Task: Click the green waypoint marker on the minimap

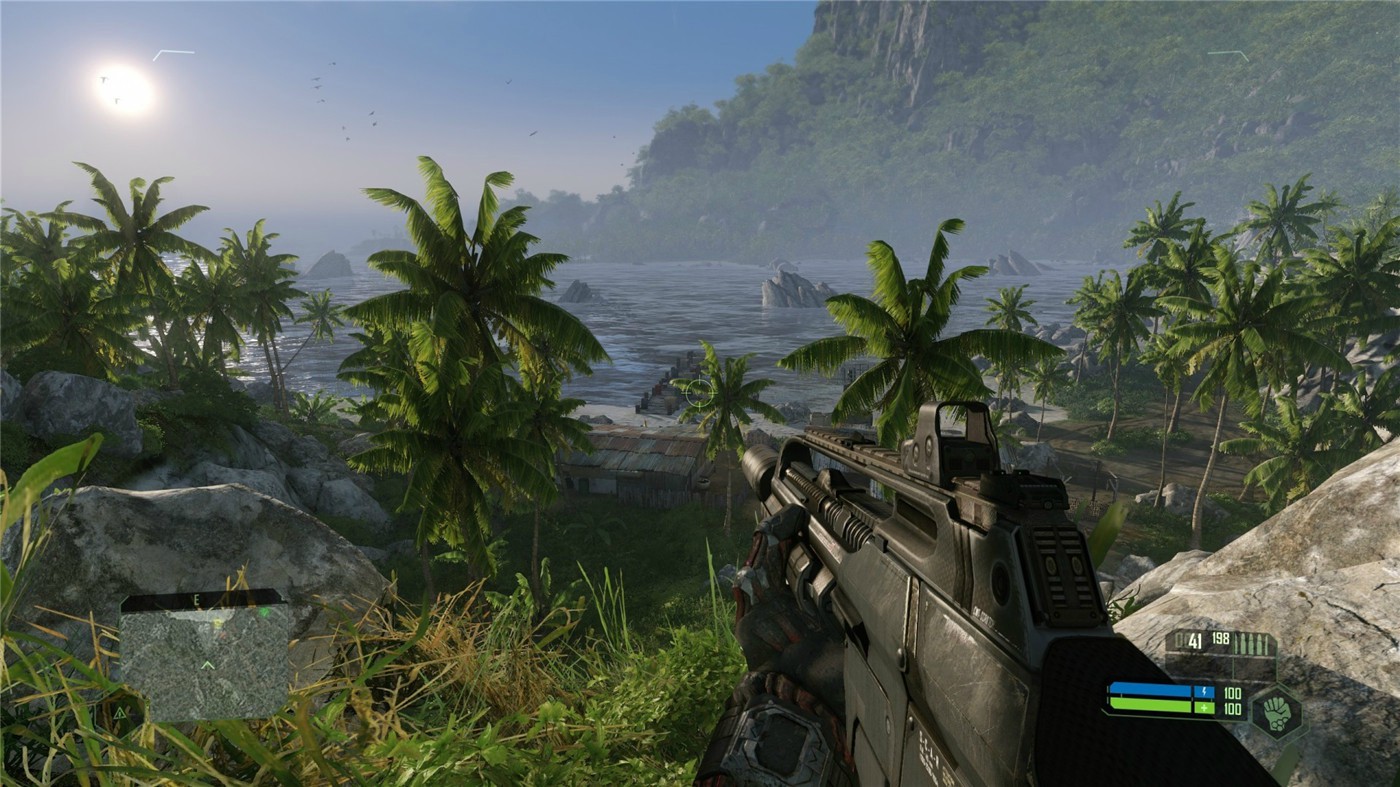Action: [x=264, y=612]
